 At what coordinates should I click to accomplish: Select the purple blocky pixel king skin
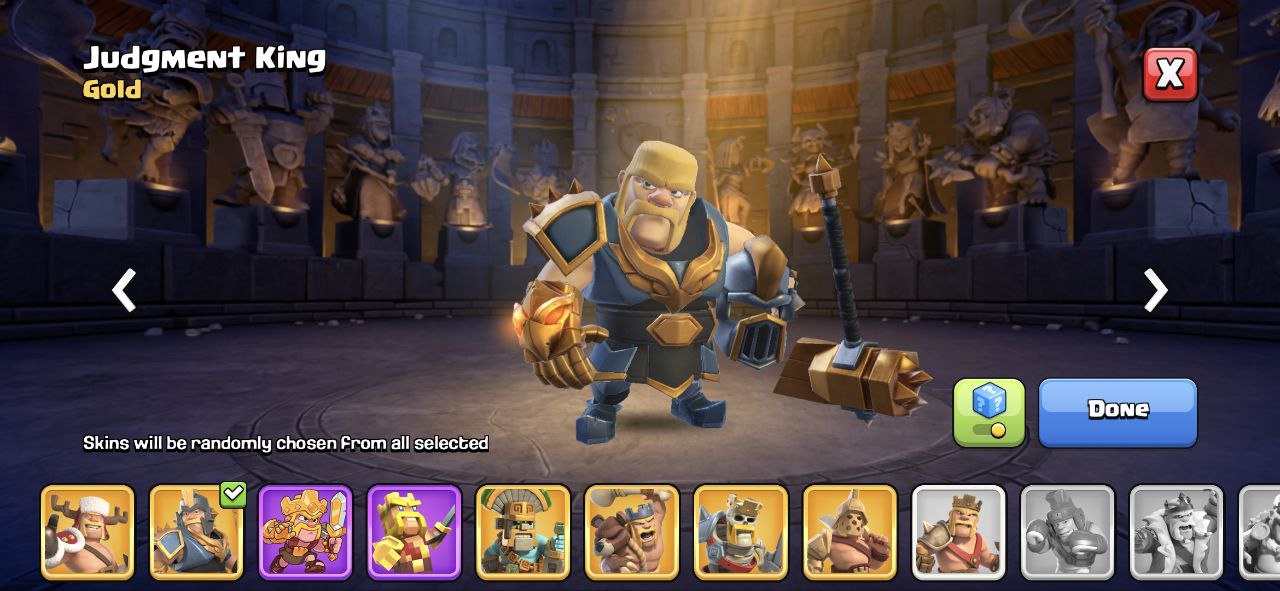tap(414, 532)
